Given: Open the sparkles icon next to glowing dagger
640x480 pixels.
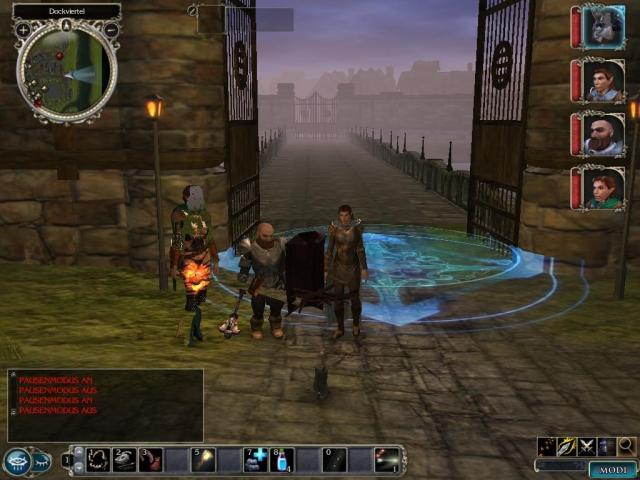Looking at the screenshot, I should point(546,446).
